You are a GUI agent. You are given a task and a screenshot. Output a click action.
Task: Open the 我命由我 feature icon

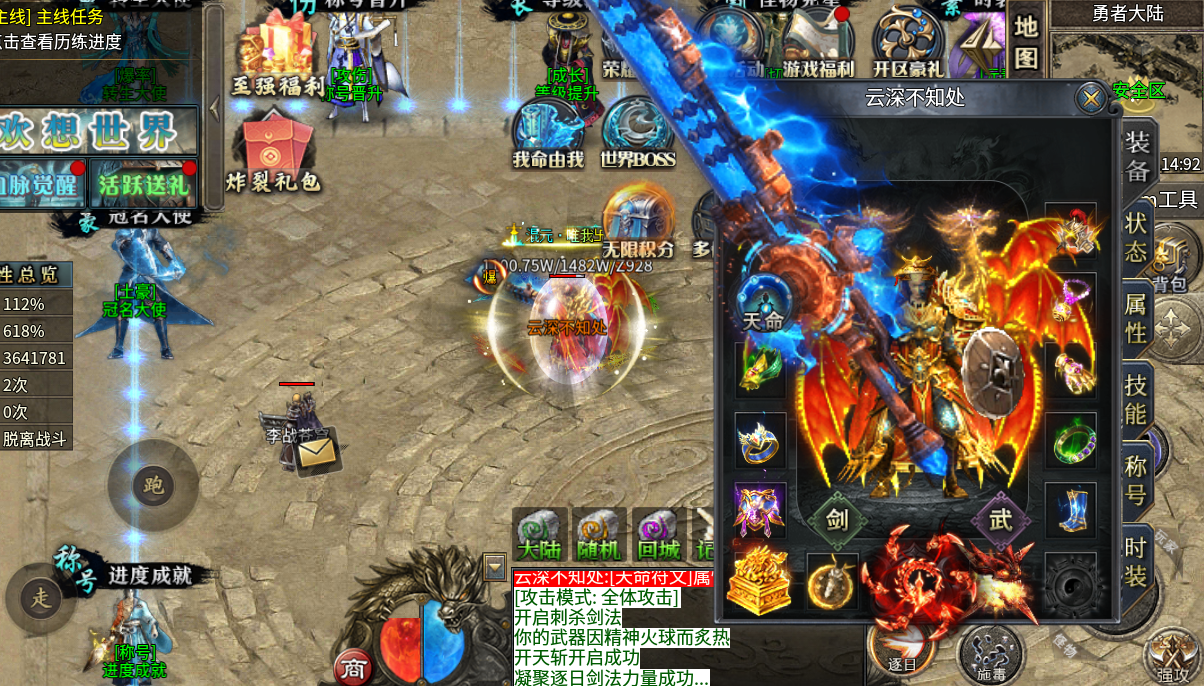coord(548,133)
